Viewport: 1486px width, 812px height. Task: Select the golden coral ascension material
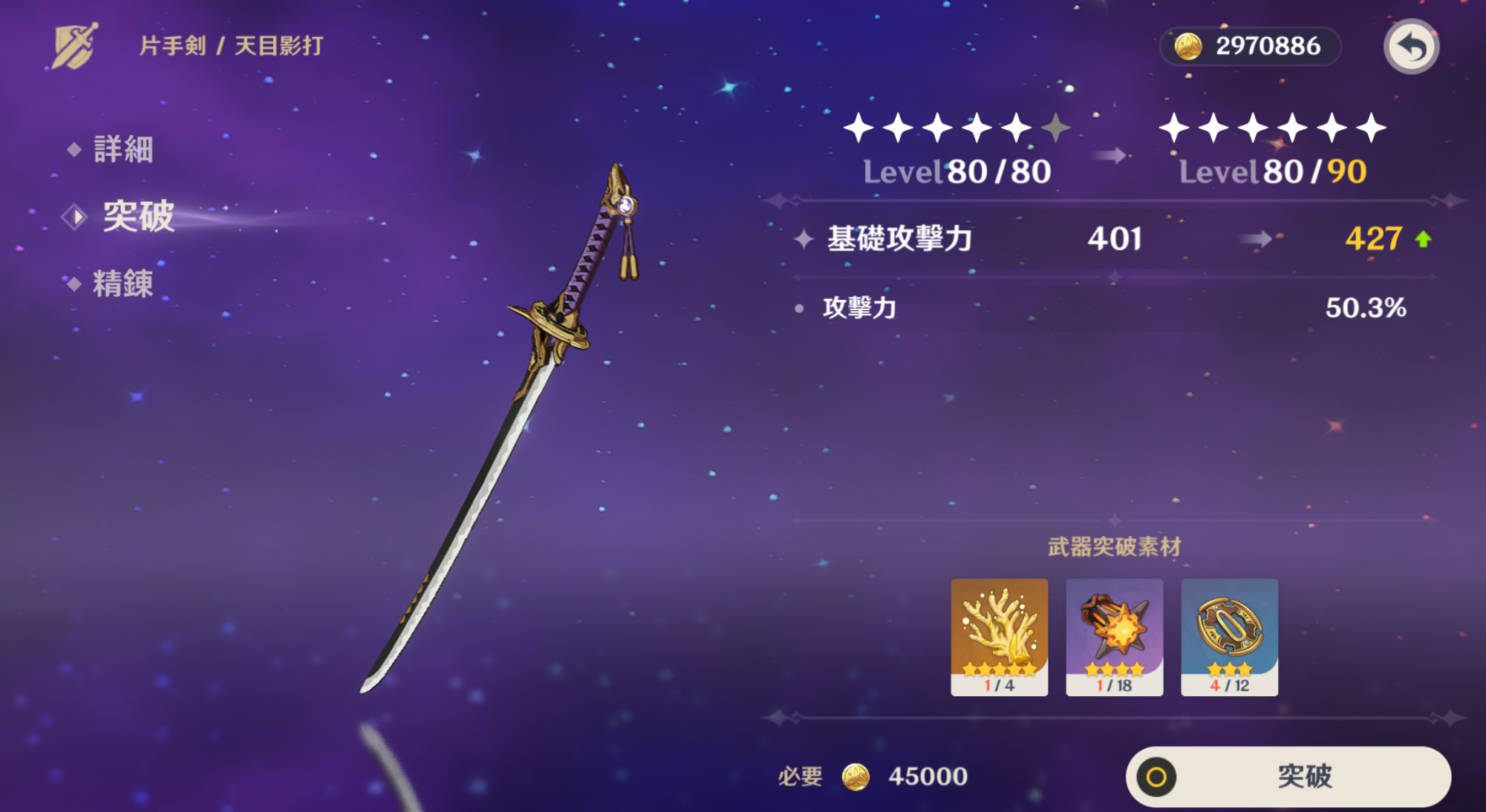[1000, 635]
